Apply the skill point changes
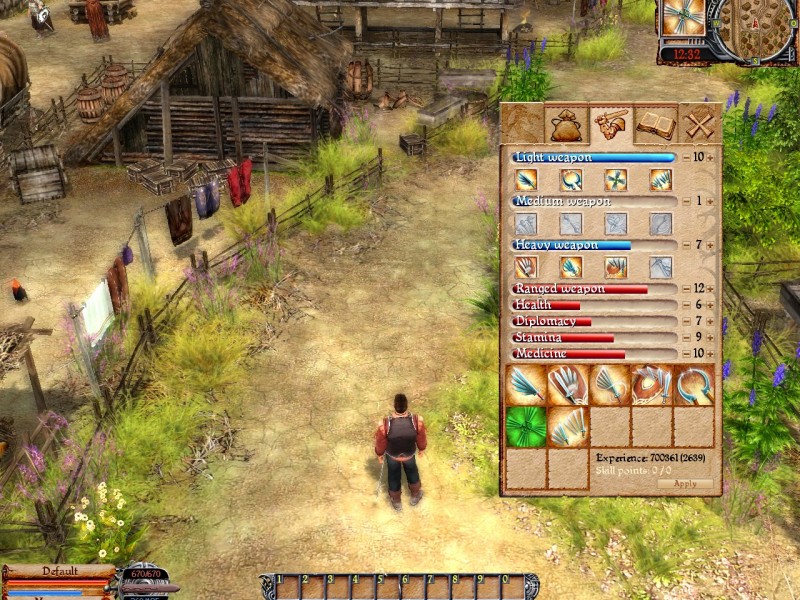Screen dimensions: 800x600 click(x=685, y=483)
